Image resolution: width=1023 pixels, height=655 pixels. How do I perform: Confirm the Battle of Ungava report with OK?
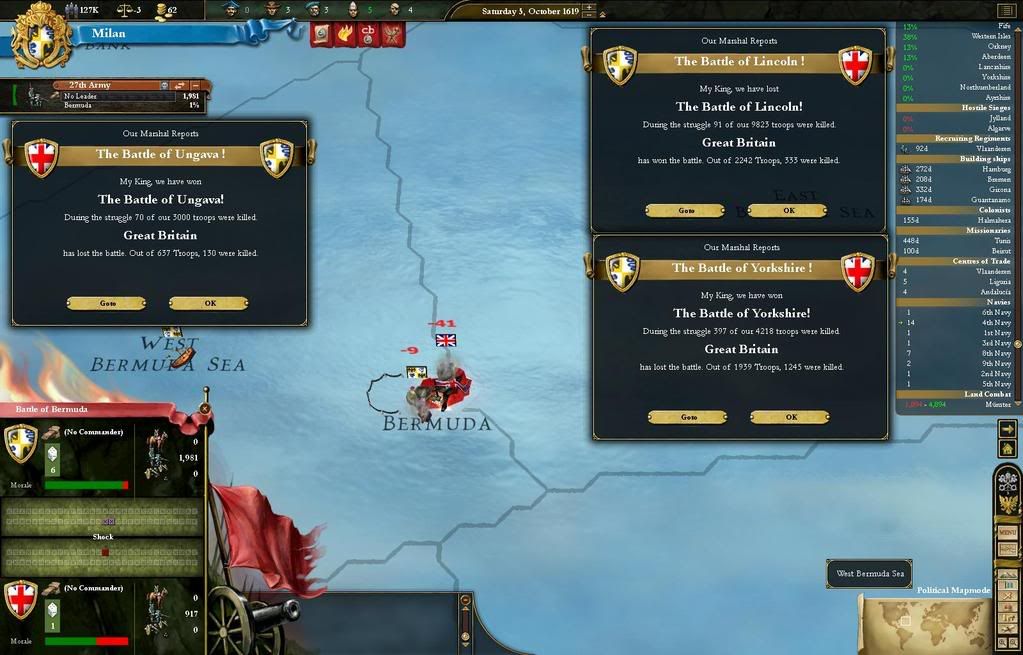click(209, 303)
